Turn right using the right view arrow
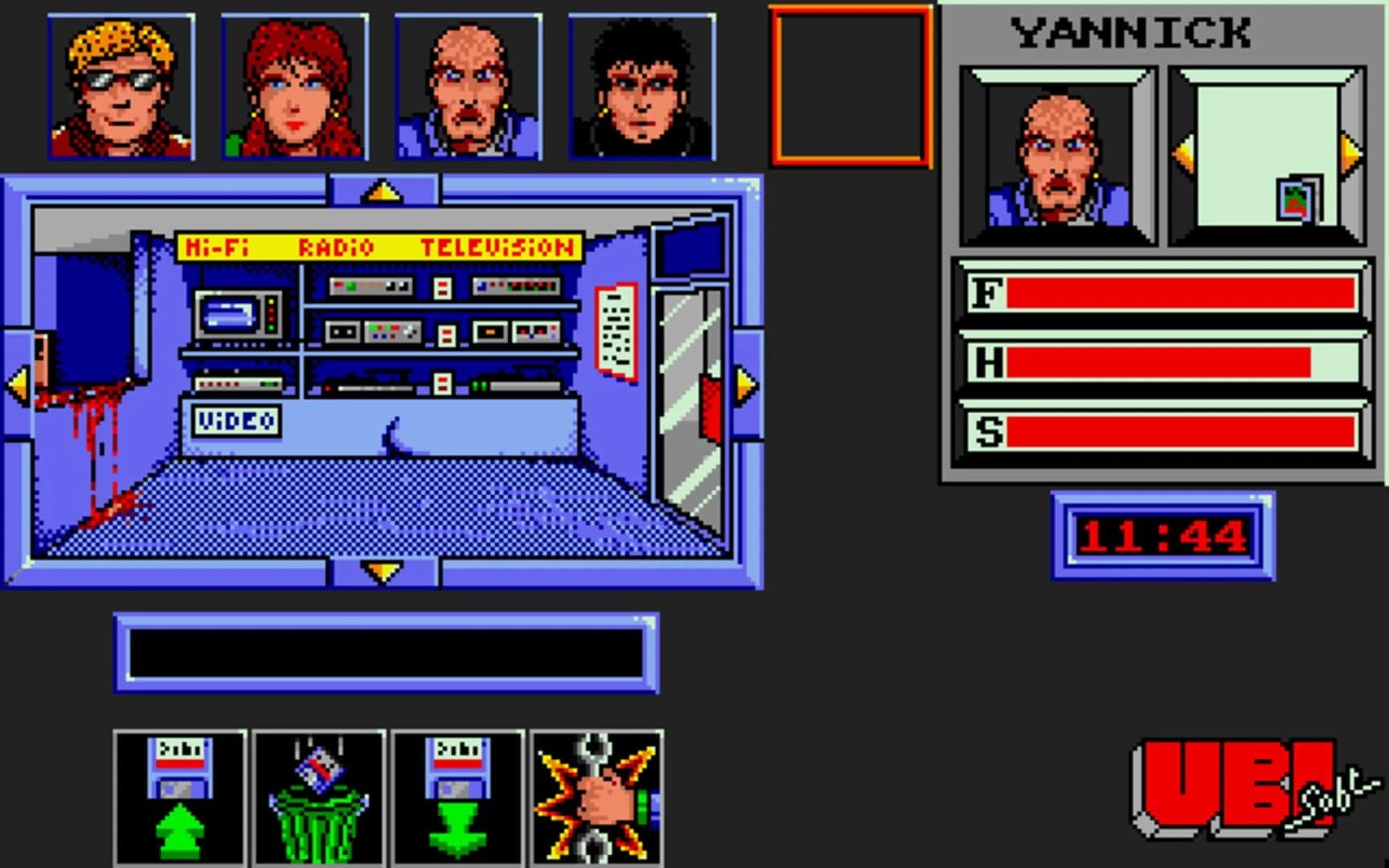This screenshot has width=1389, height=868. click(x=747, y=384)
